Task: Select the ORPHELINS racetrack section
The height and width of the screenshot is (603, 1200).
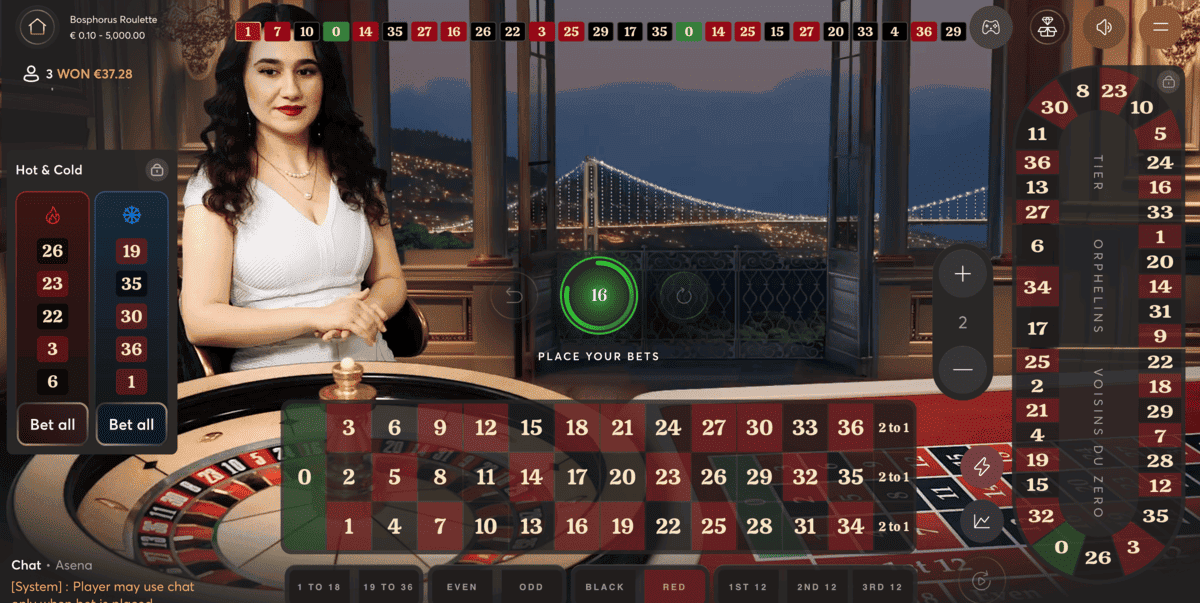Action: (1097, 285)
